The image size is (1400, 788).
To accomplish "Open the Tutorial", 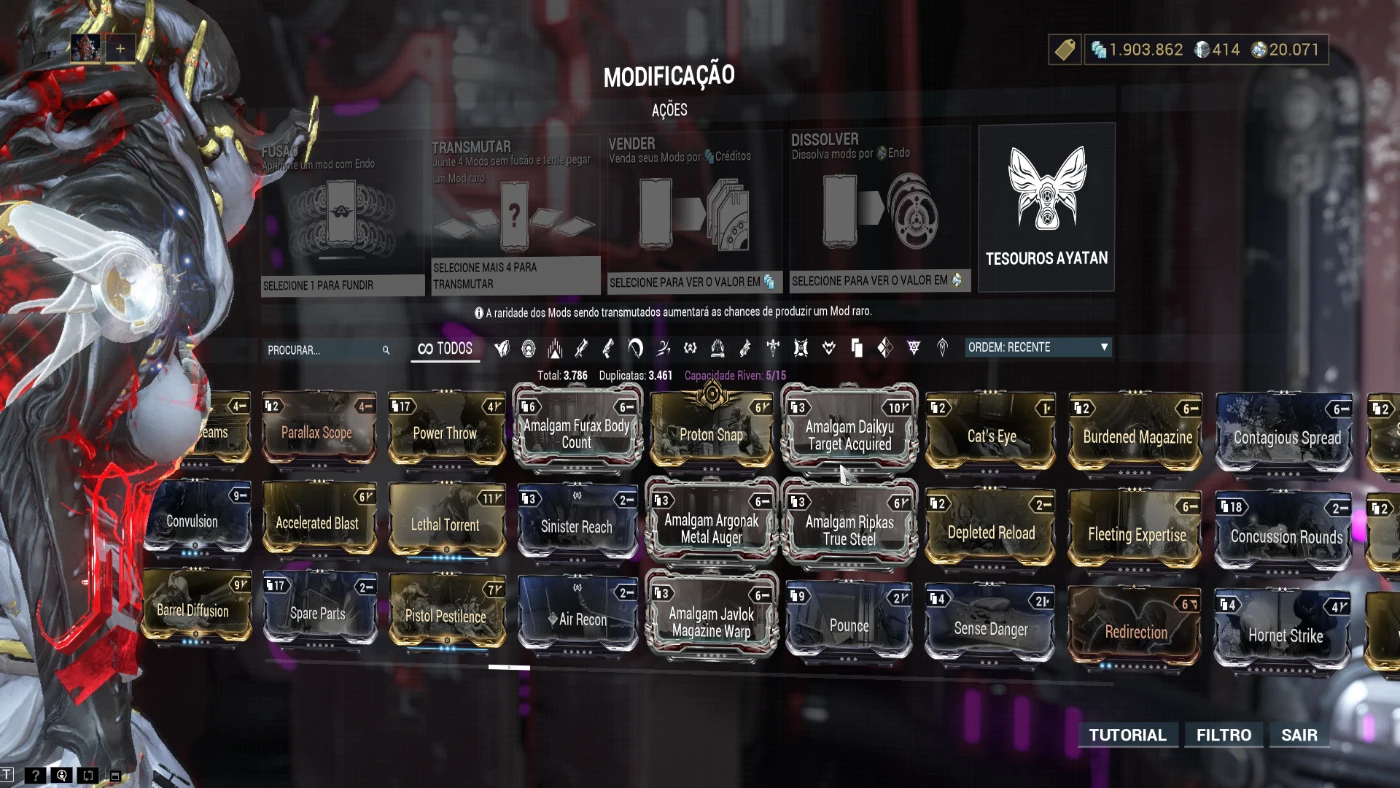I will pyautogui.click(x=1128, y=734).
